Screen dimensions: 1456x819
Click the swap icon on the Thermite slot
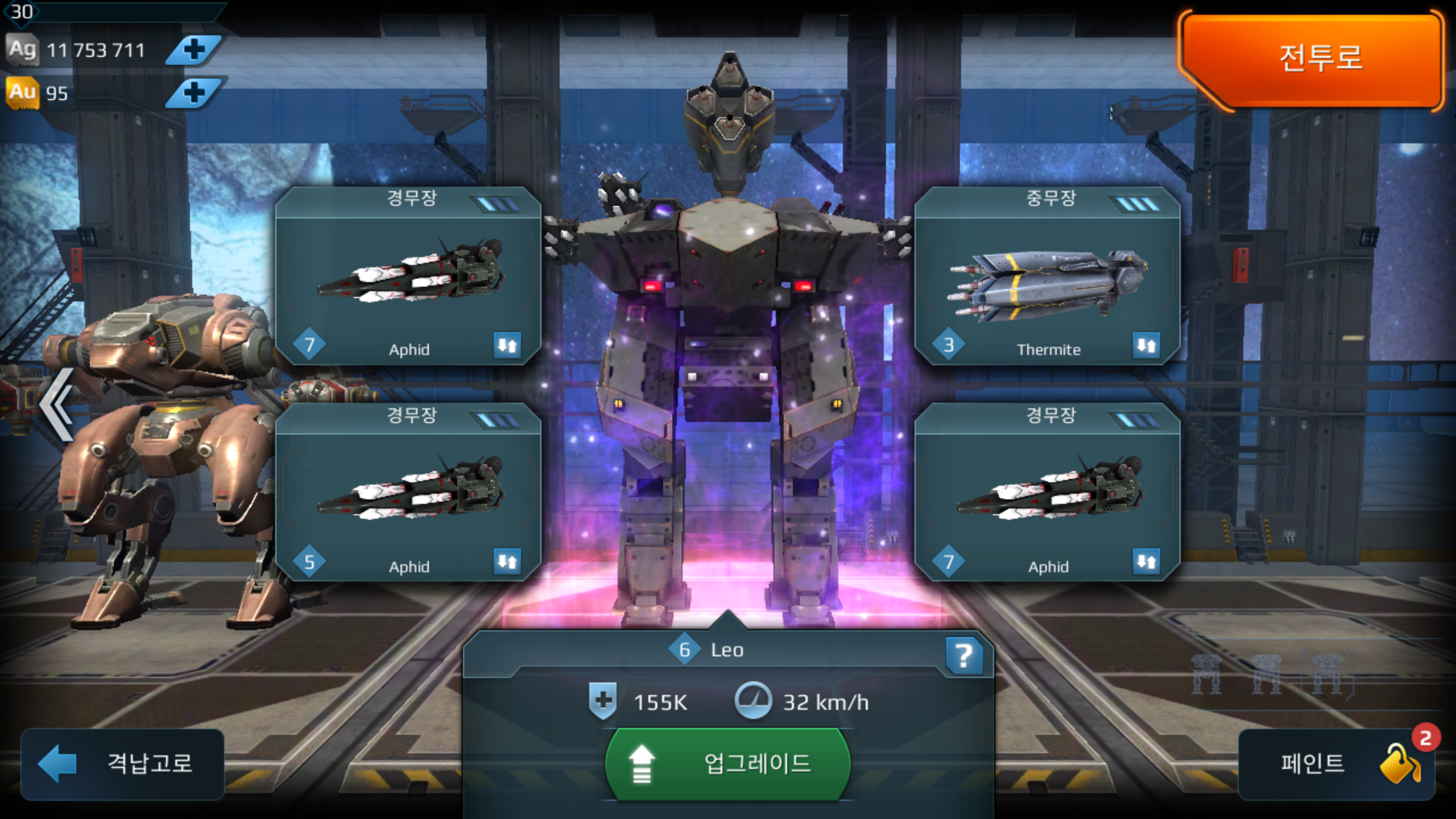pos(1146,345)
